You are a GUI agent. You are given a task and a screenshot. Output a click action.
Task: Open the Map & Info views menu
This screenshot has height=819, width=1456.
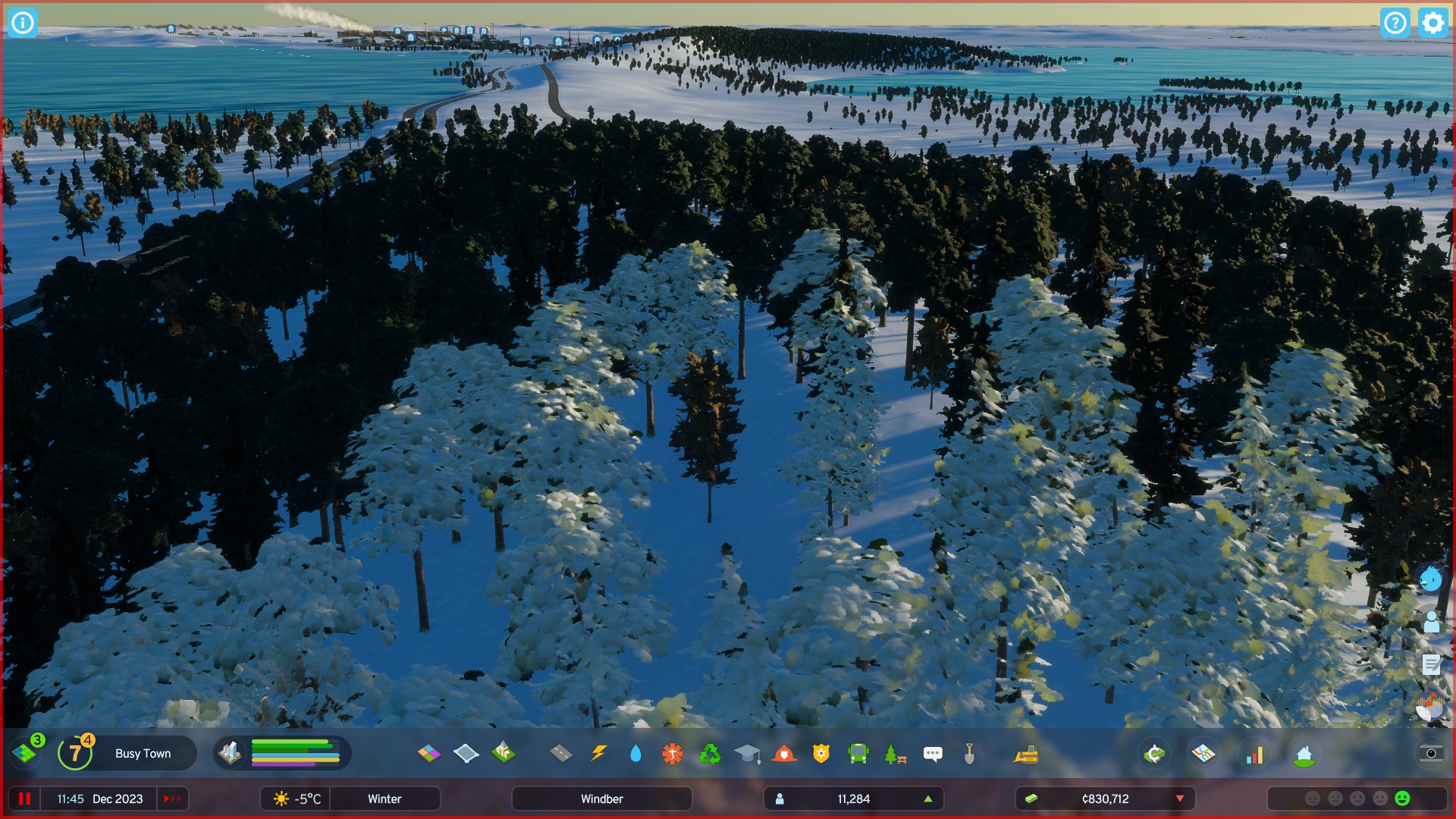(1203, 753)
